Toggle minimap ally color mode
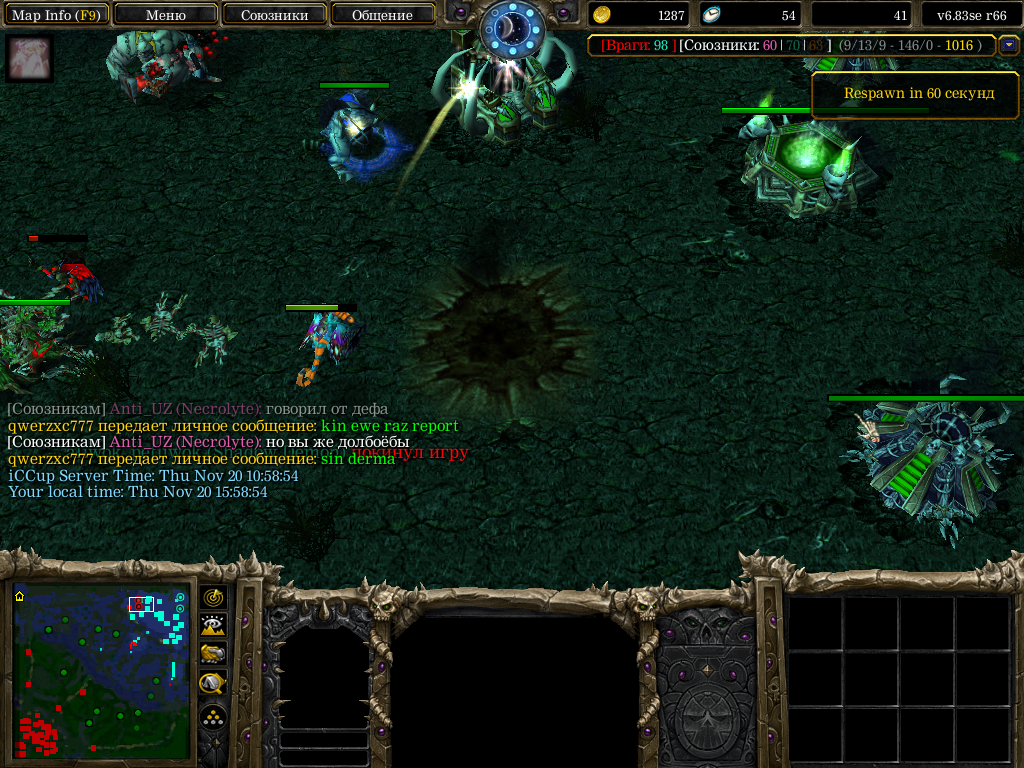Image resolution: width=1024 pixels, height=768 pixels. pos(214,654)
